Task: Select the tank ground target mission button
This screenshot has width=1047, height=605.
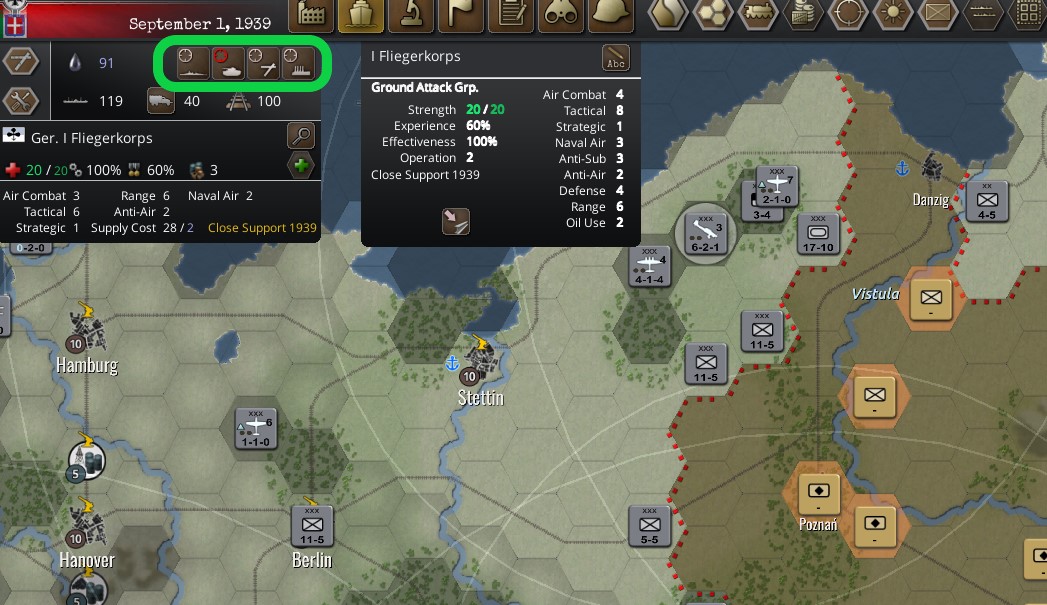Action: pyautogui.click(x=228, y=62)
